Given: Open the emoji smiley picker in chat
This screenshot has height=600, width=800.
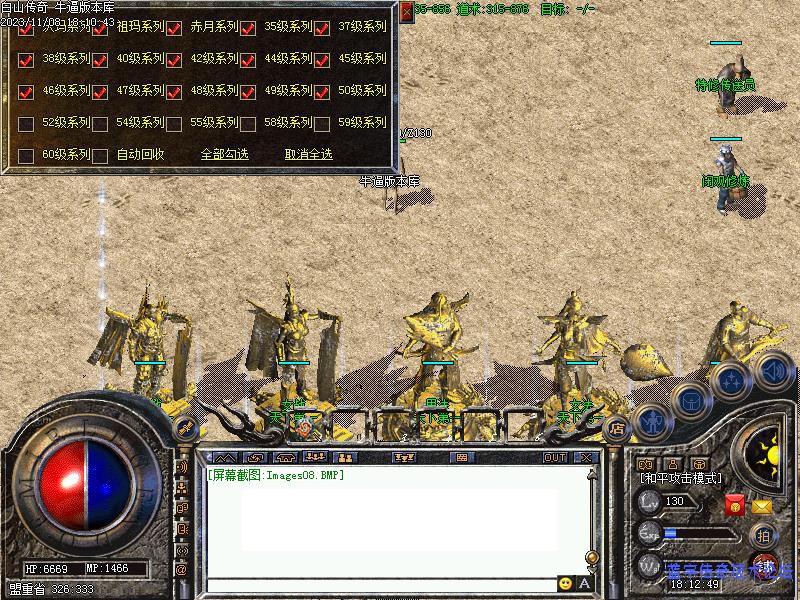Looking at the screenshot, I should pyautogui.click(x=566, y=584).
